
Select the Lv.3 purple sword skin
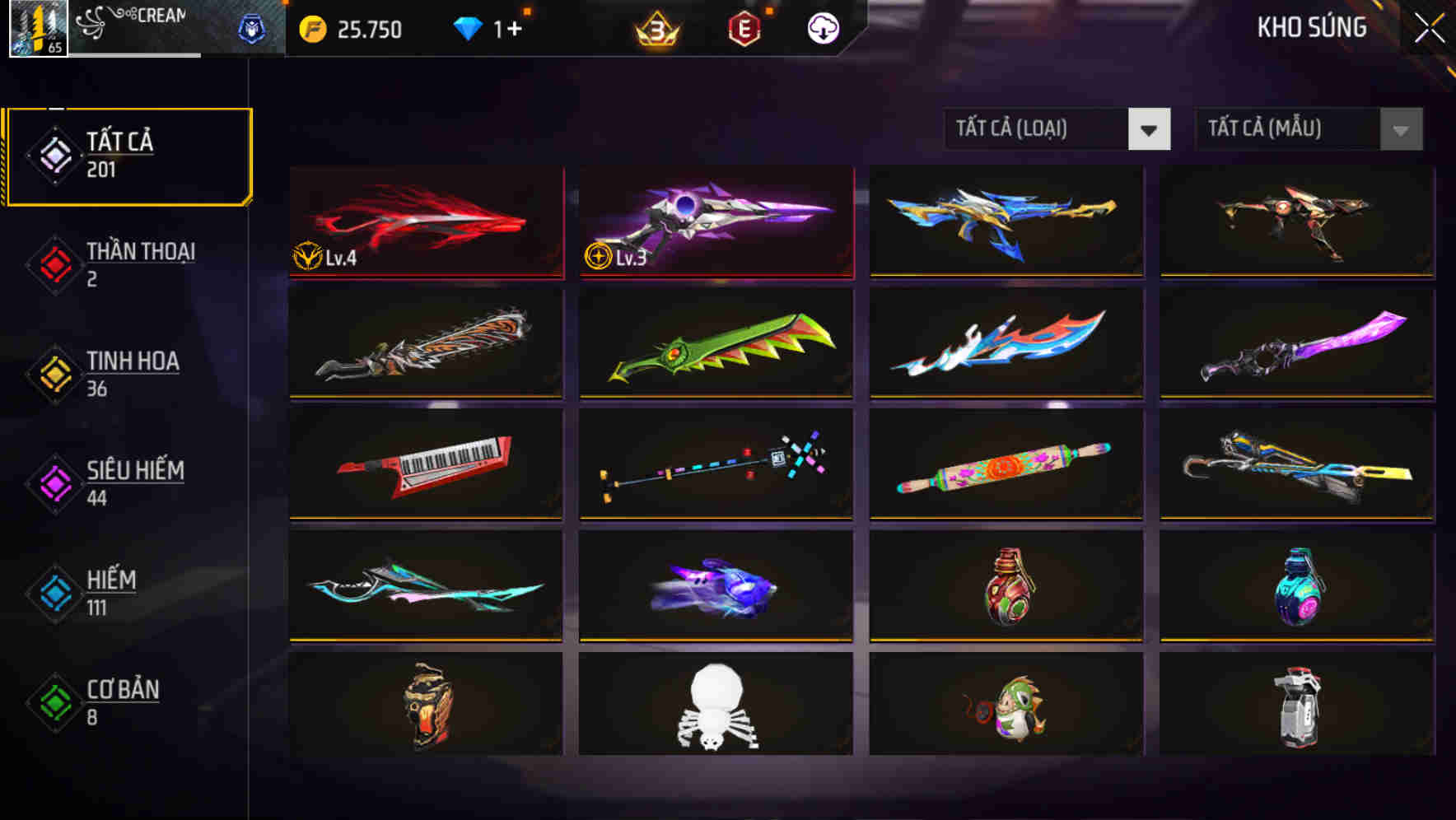pyautogui.click(x=715, y=222)
